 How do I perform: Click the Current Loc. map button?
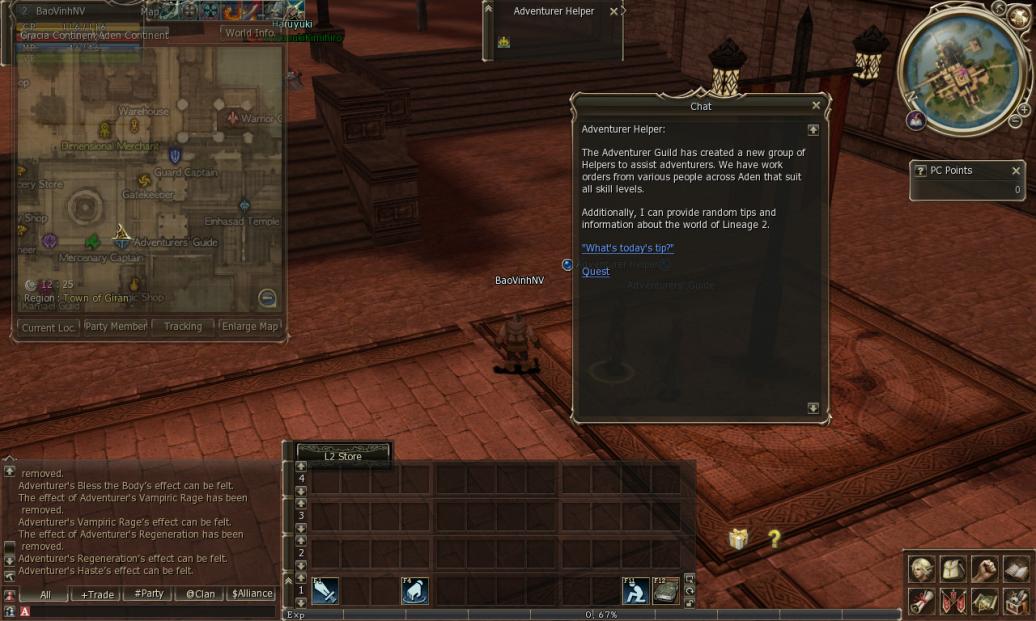tap(47, 327)
